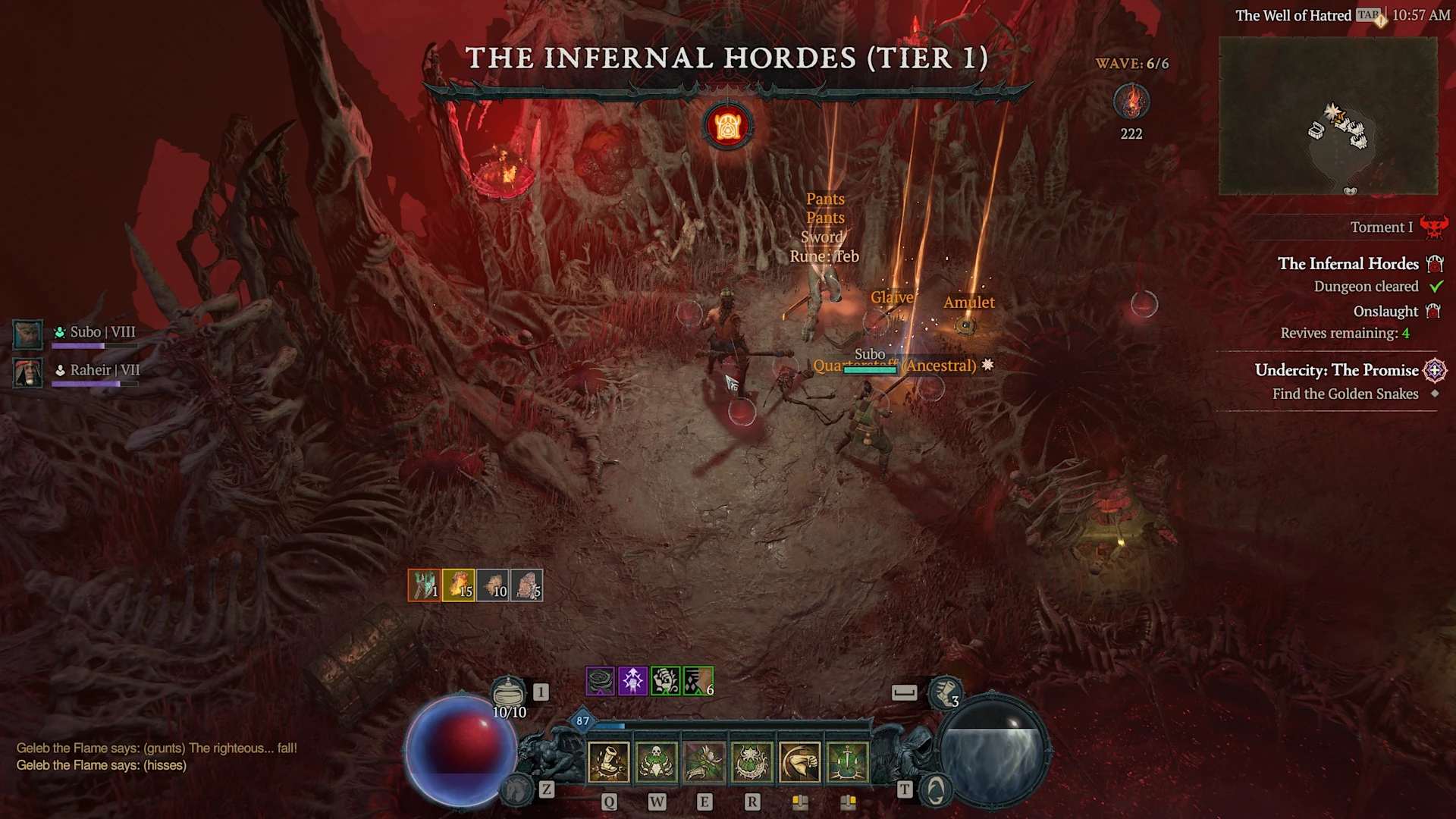Screen dimensions: 1456x819
Task: Click the Torment I difficulty indicator
Action: point(1381,227)
